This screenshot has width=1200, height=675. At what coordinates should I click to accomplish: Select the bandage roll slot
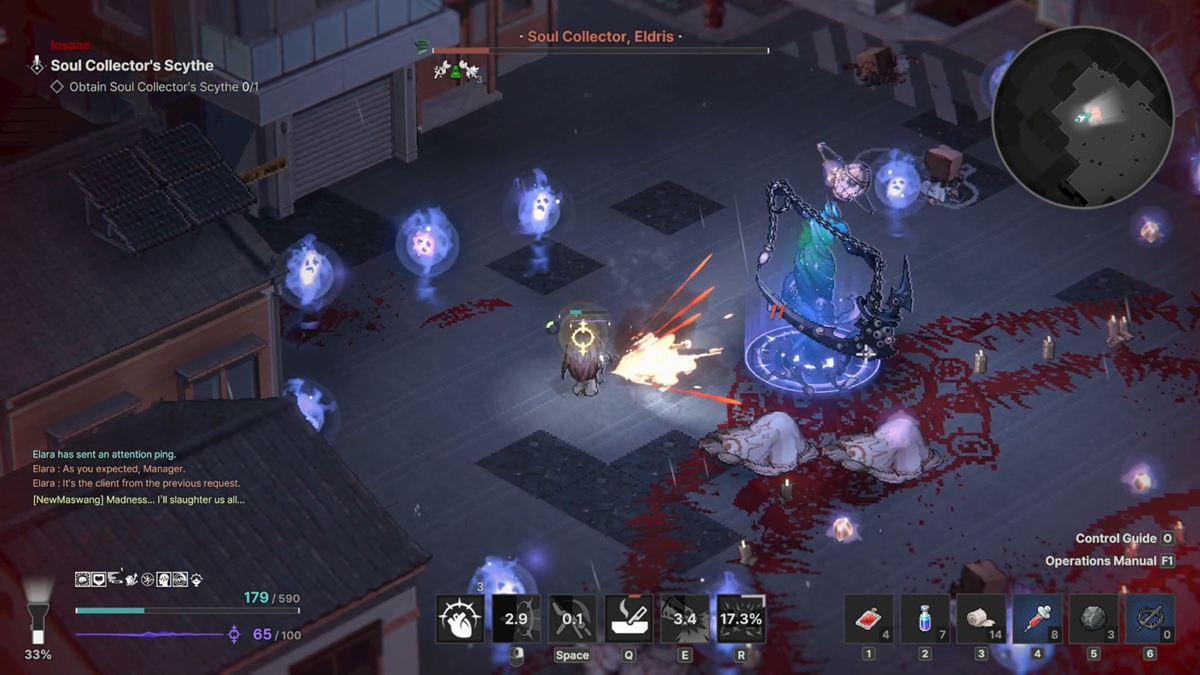point(981,619)
